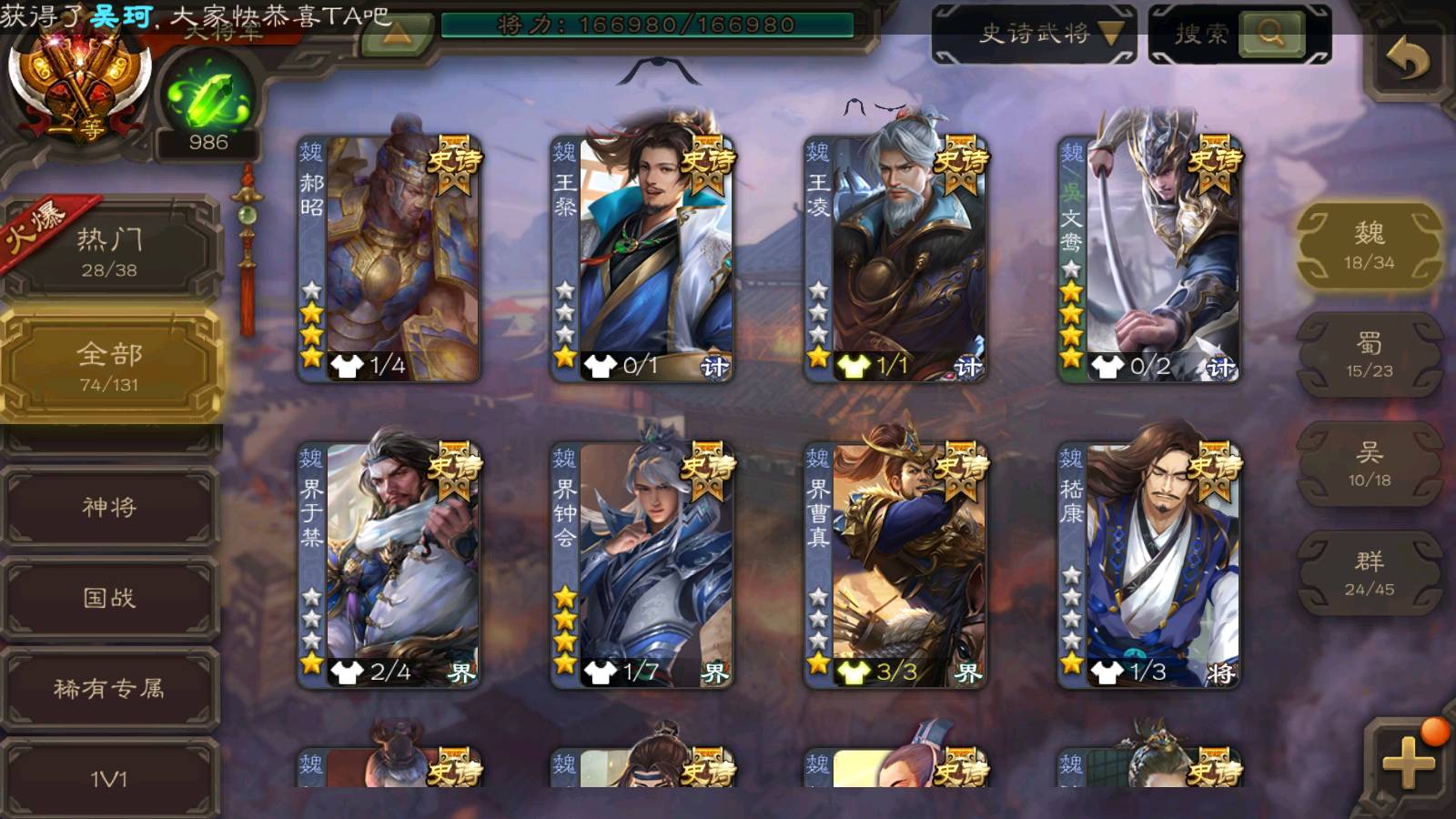Click the 搜索 search button

click(1270, 35)
